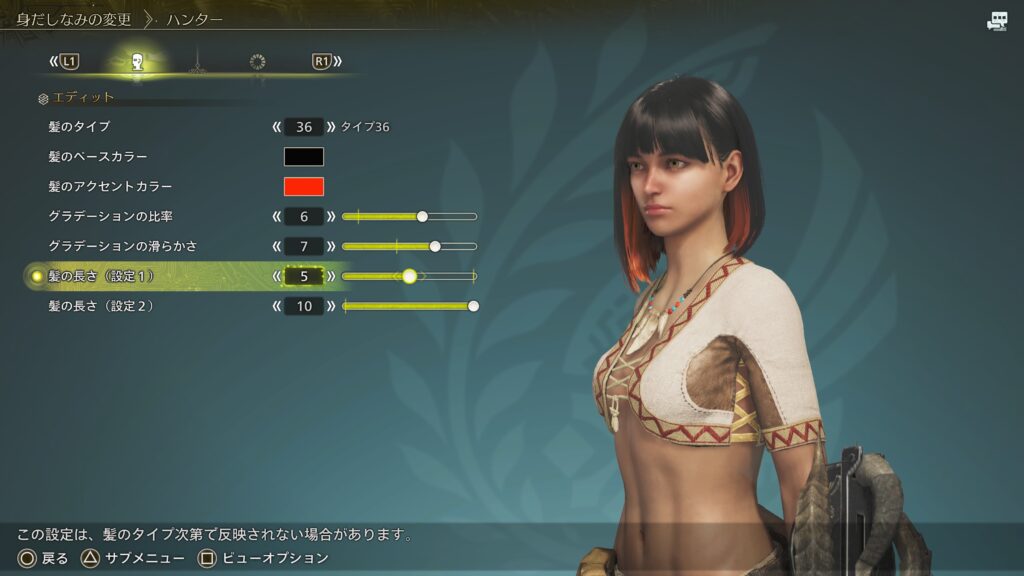The height and width of the screenshot is (576, 1024).
Task: Select the 髪のタイプ row
Action: [x=79, y=127]
